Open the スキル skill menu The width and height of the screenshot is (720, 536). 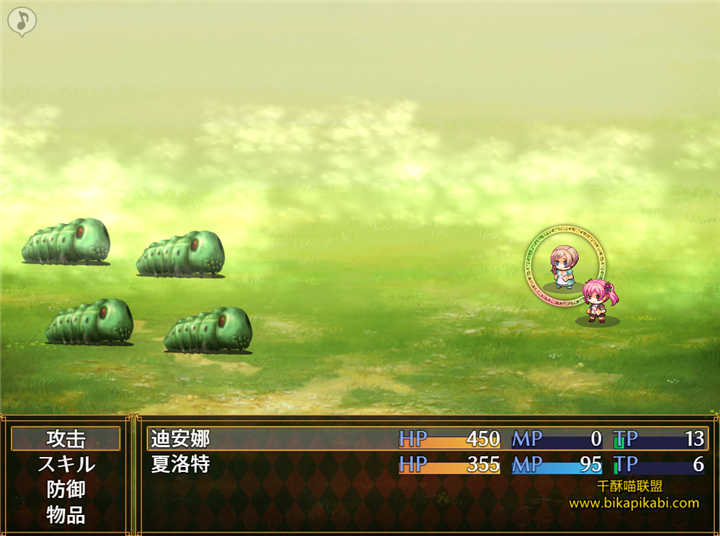pos(66,464)
